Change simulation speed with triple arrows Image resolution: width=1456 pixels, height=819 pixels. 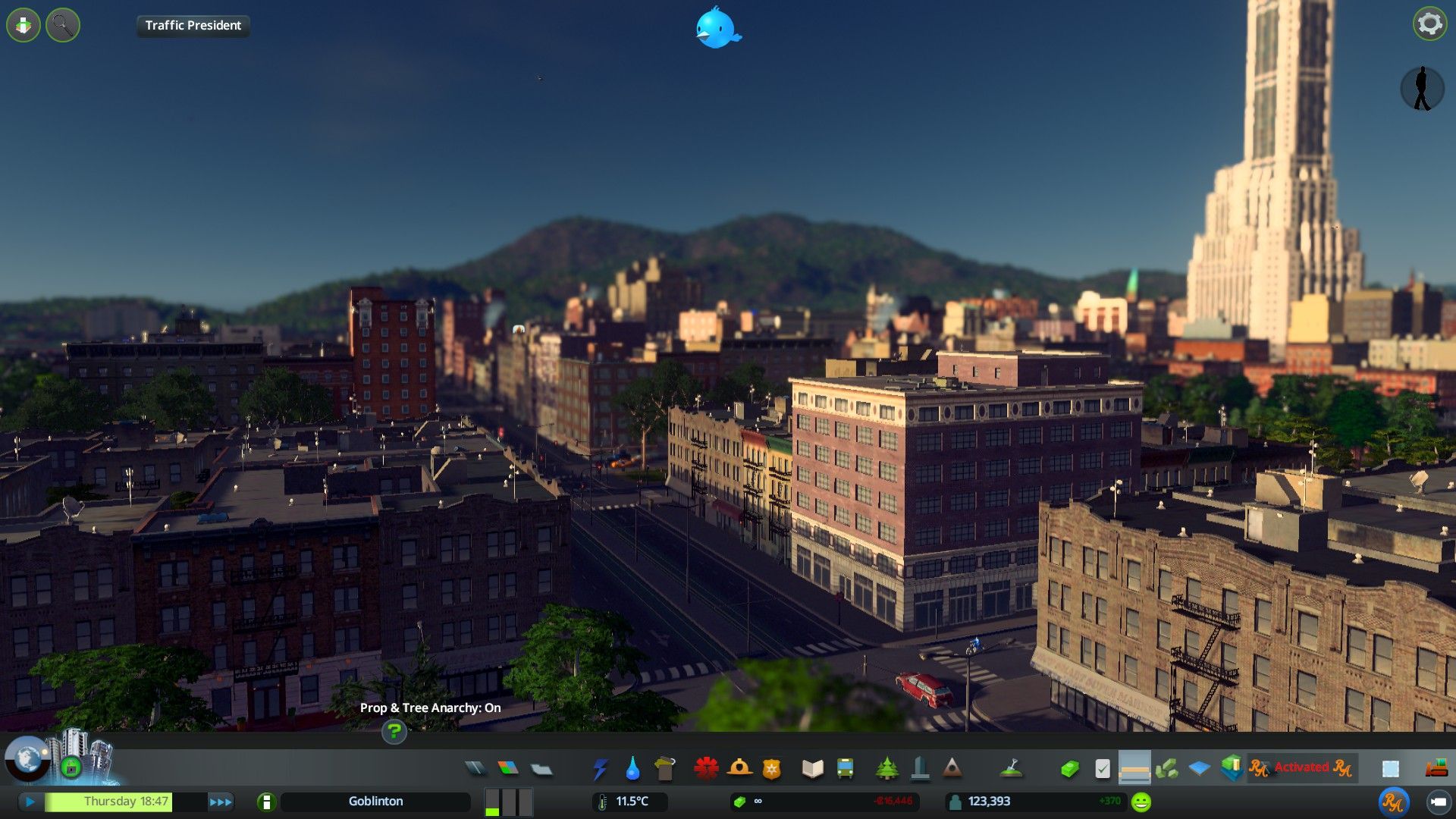[x=221, y=802]
